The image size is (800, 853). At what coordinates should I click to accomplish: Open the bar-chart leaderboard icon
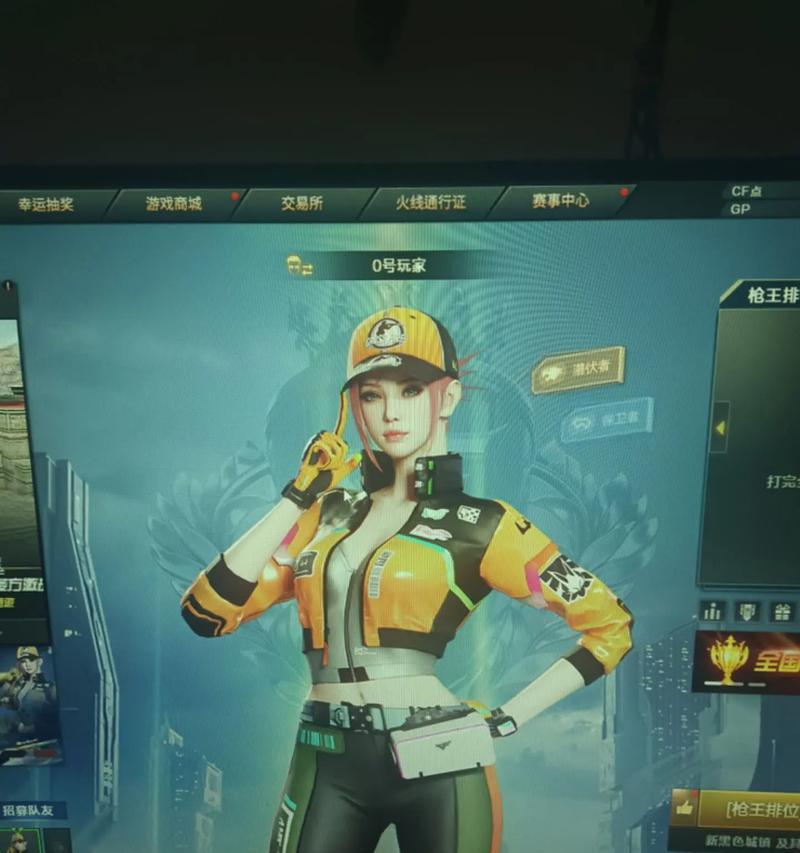(x=712, y=611)
